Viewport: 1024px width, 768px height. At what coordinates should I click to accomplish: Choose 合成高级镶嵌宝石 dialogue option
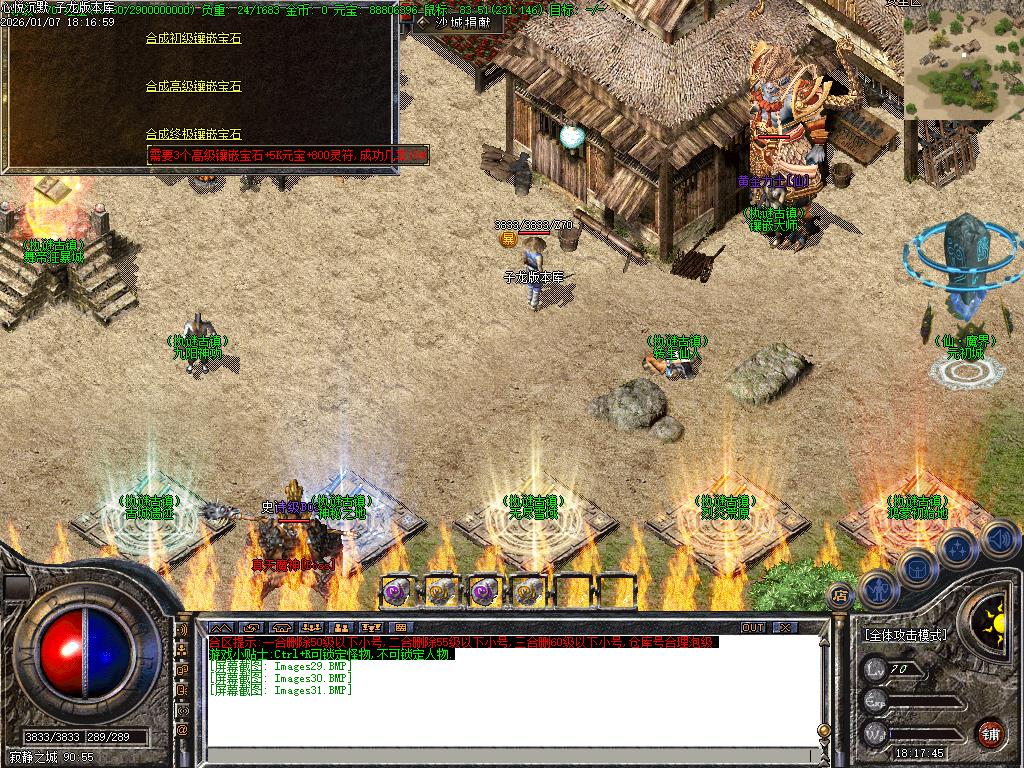point(193,87)
